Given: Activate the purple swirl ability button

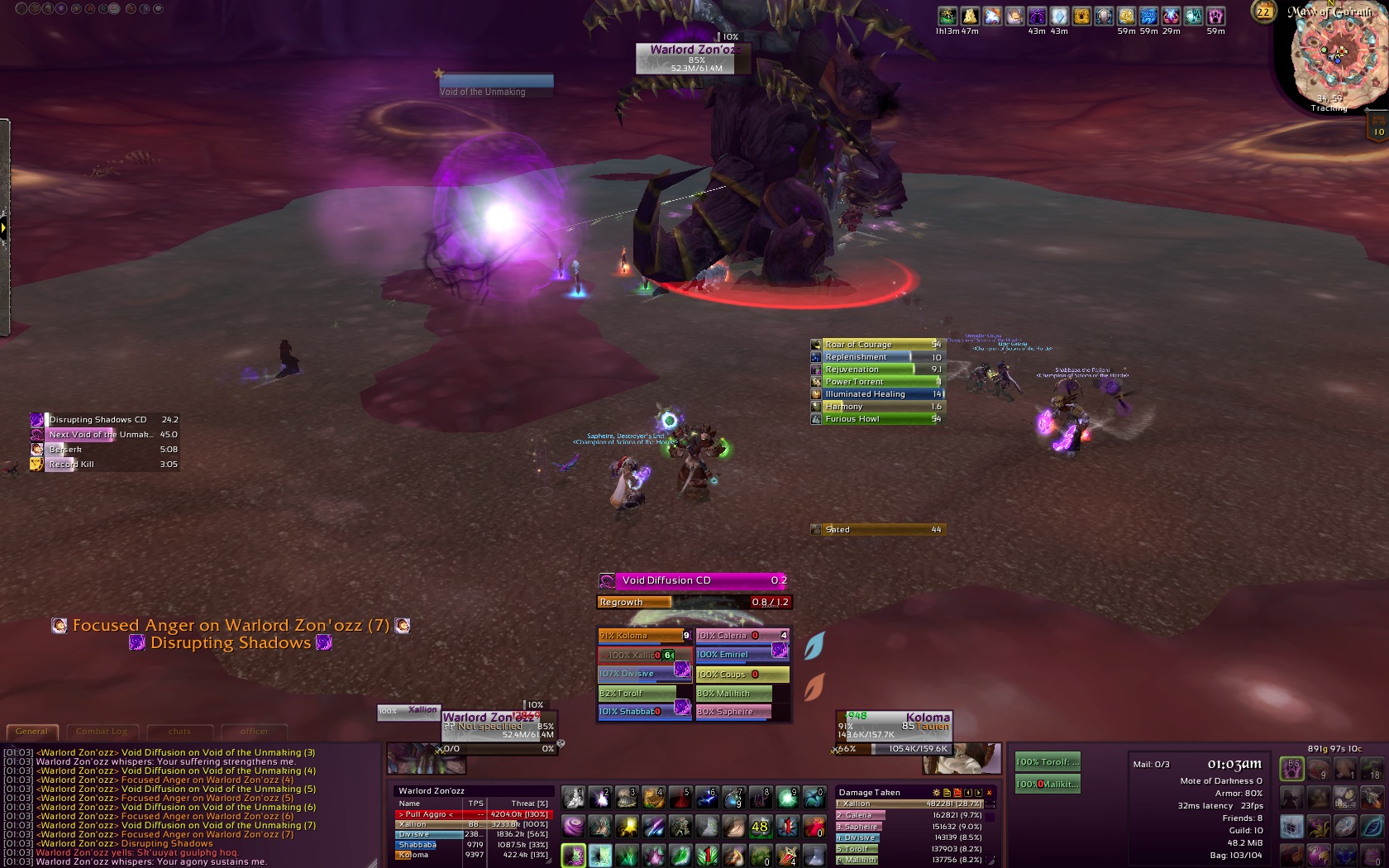Looking at the screenshot, I should click(573, 826).
